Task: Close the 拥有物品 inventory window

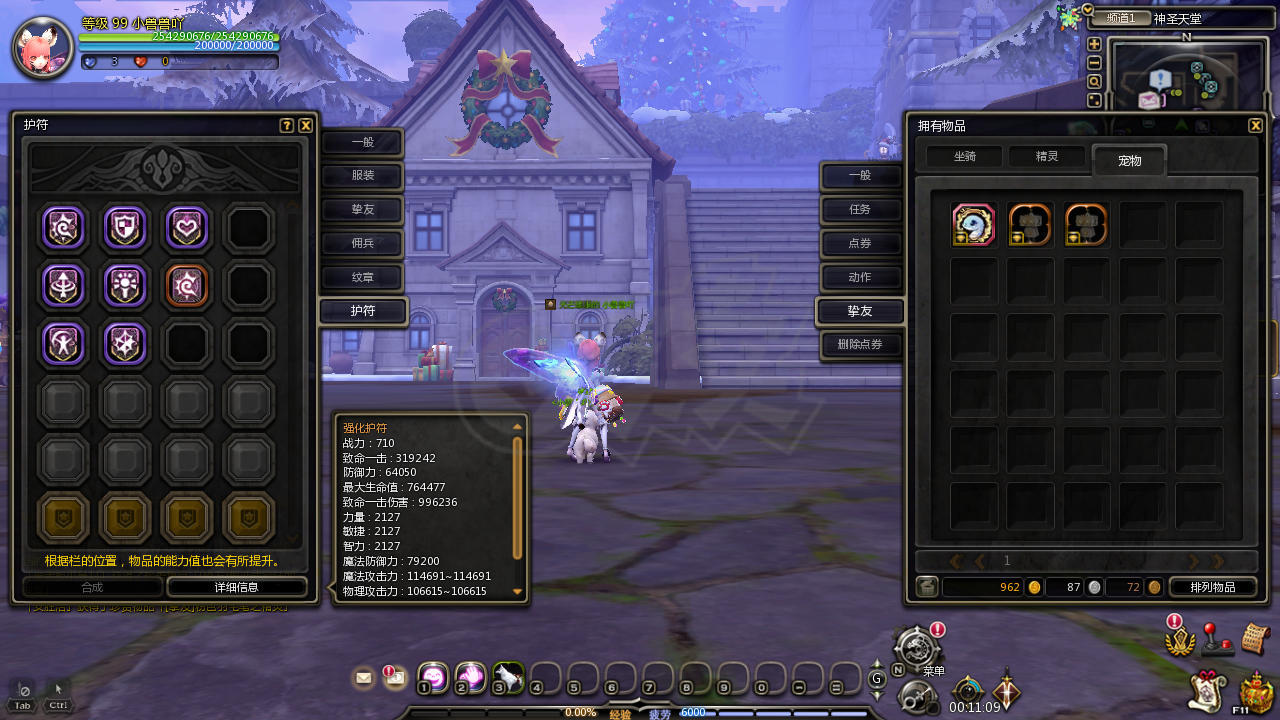Action: 1255,126
